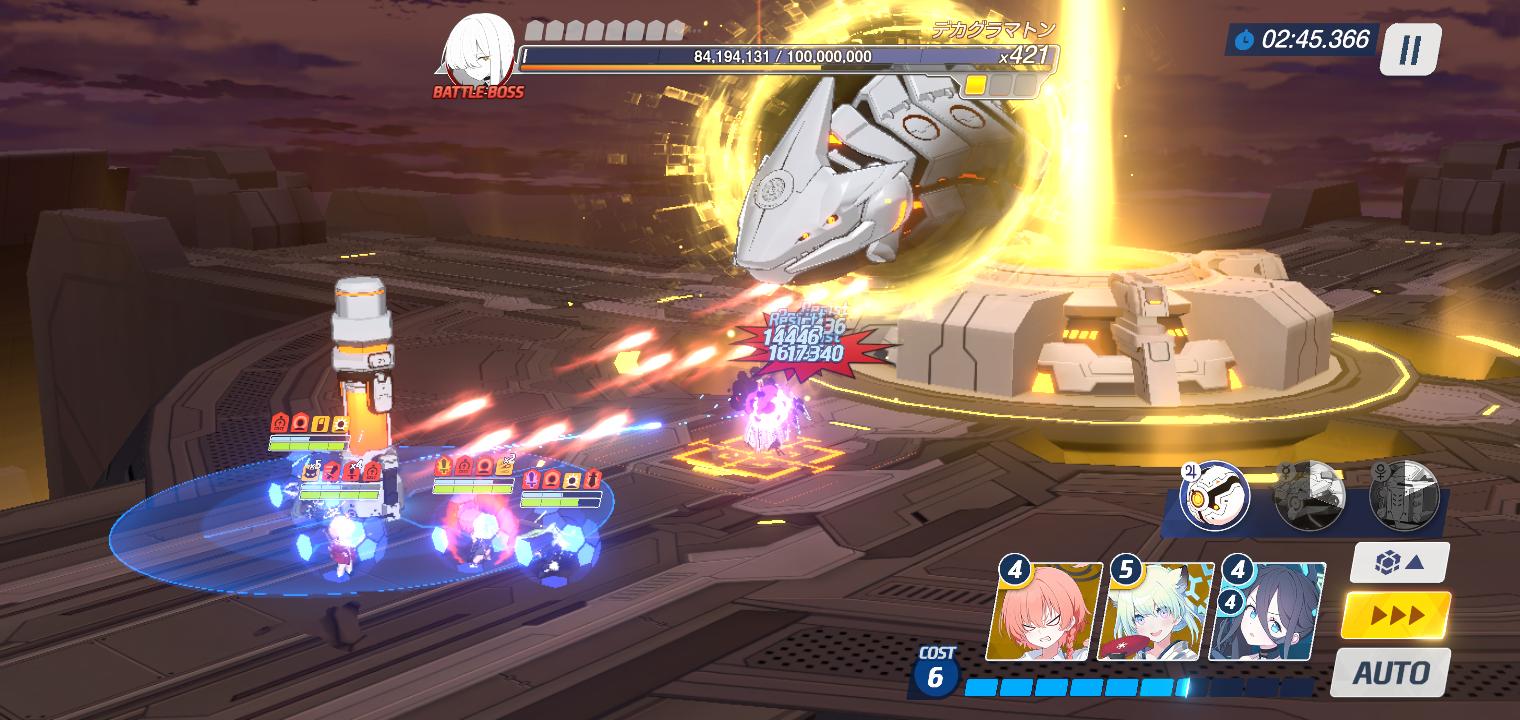Use the dark-haired student skill card
The image size is (1520, 720).
click(x=1268, y=612)
